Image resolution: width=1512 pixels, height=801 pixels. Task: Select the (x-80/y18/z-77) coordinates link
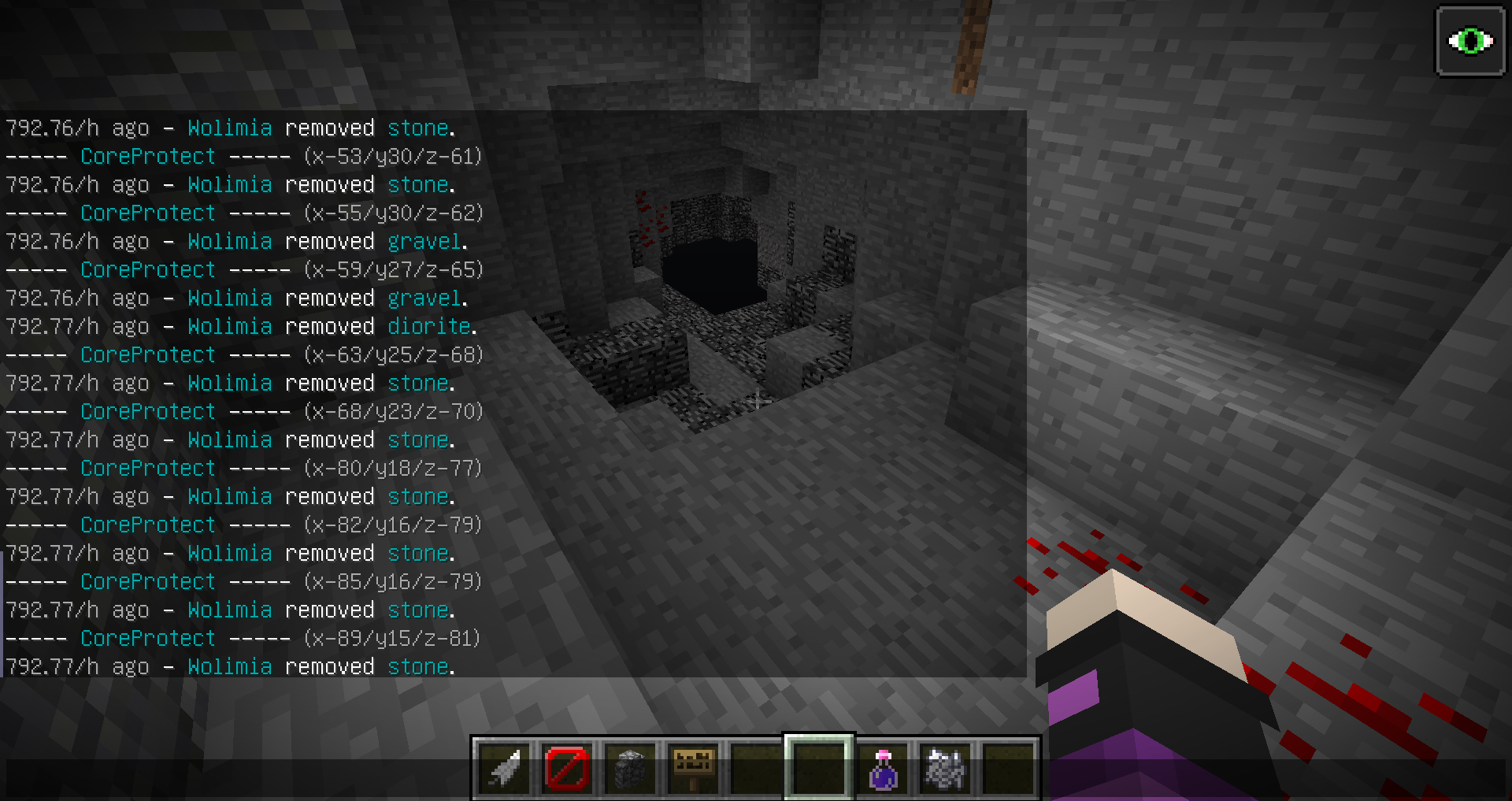click(393, 469)
